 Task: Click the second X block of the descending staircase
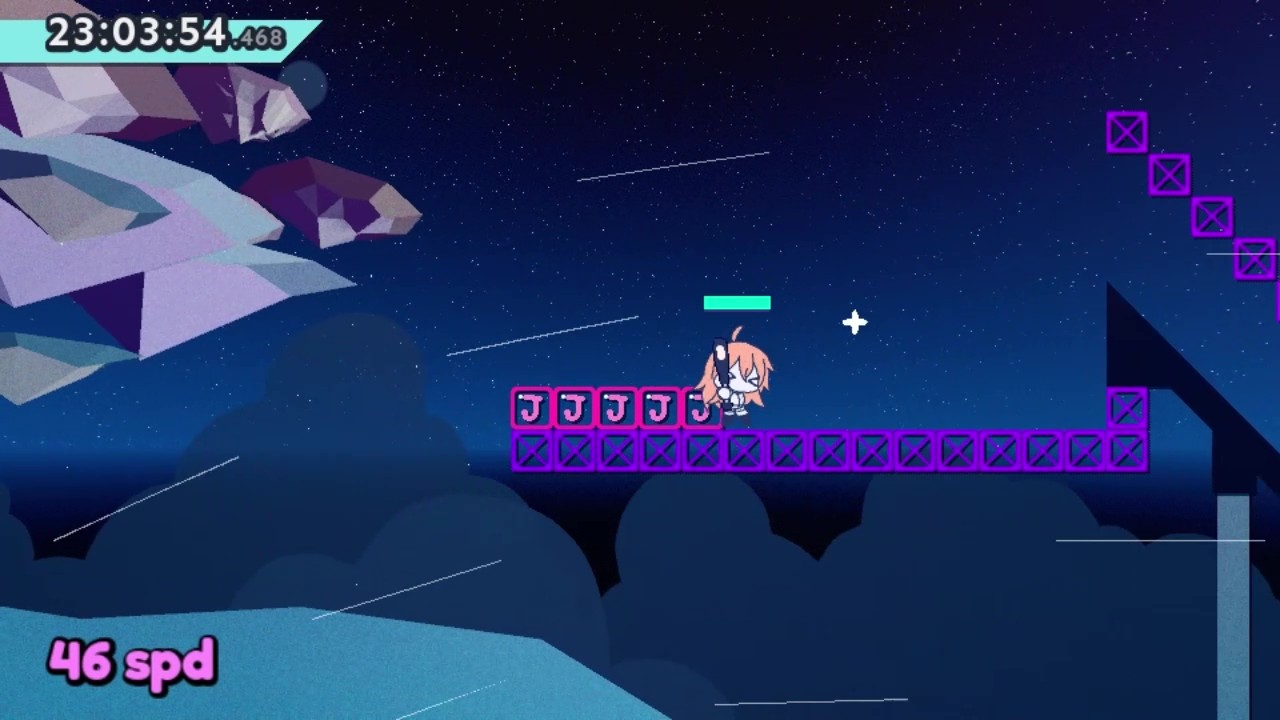[x=1169, y=174]
